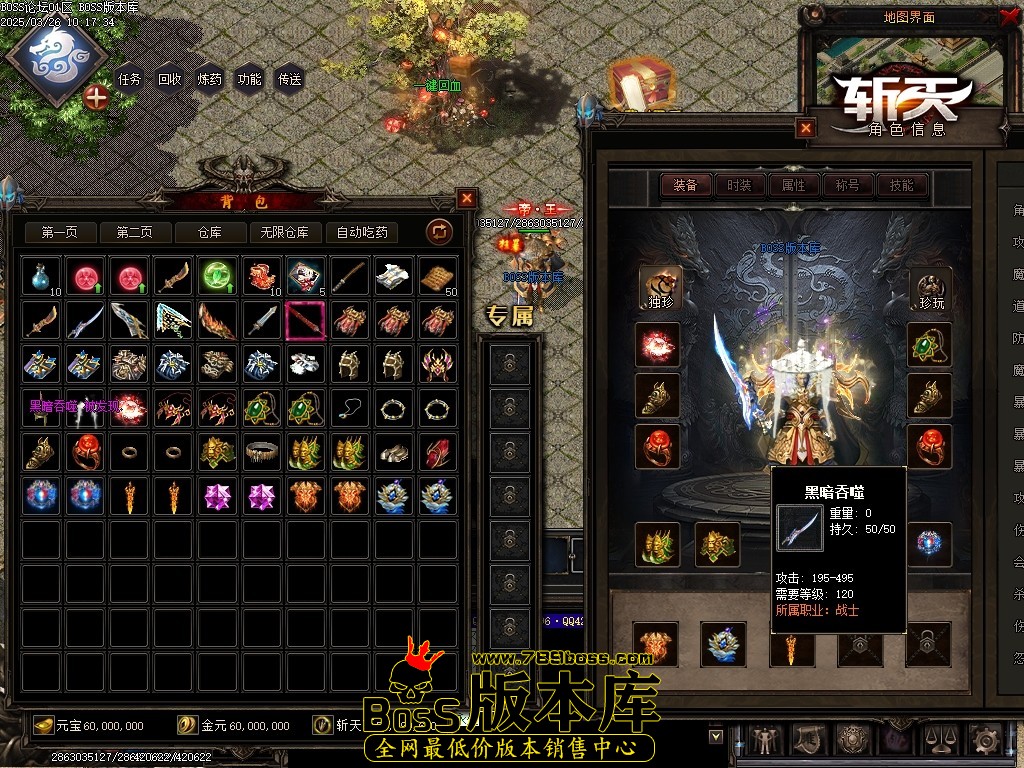Open the 功能 function menu

250,79
